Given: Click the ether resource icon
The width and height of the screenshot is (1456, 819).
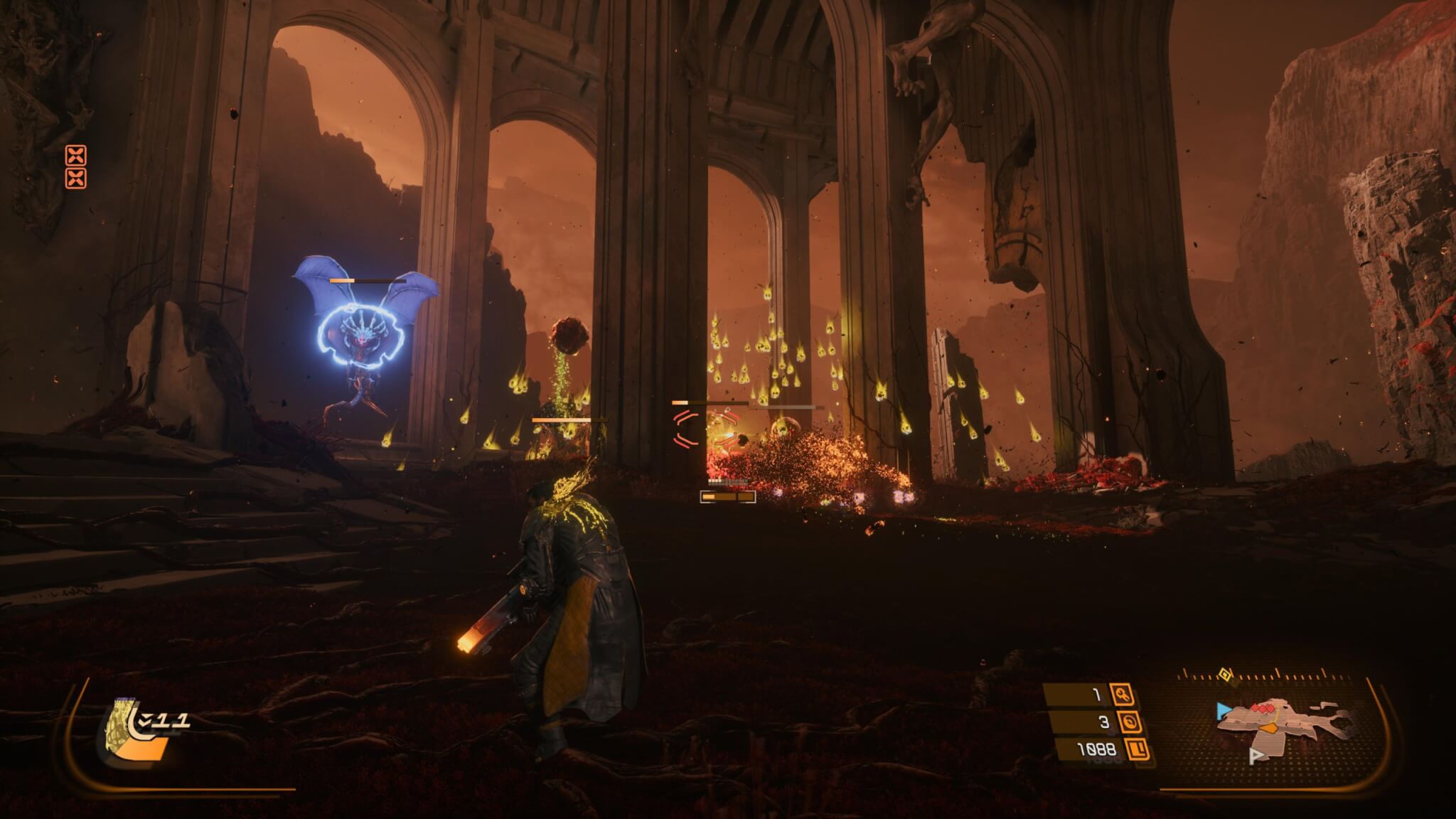Looking at the screenshot, I should click(x=1129, y=722).
